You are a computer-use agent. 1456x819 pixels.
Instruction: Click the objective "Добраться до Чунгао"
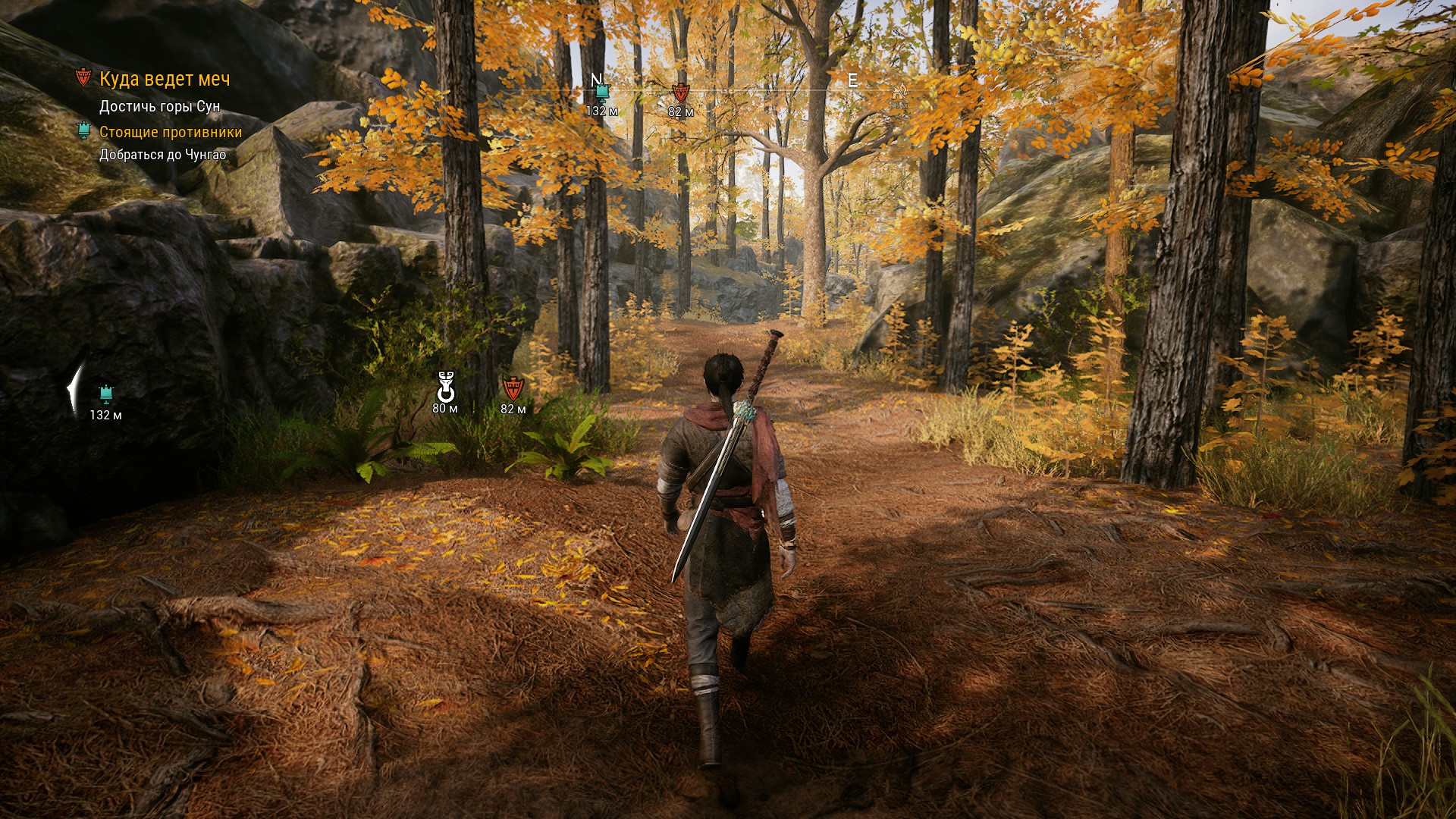pos(162,155)
